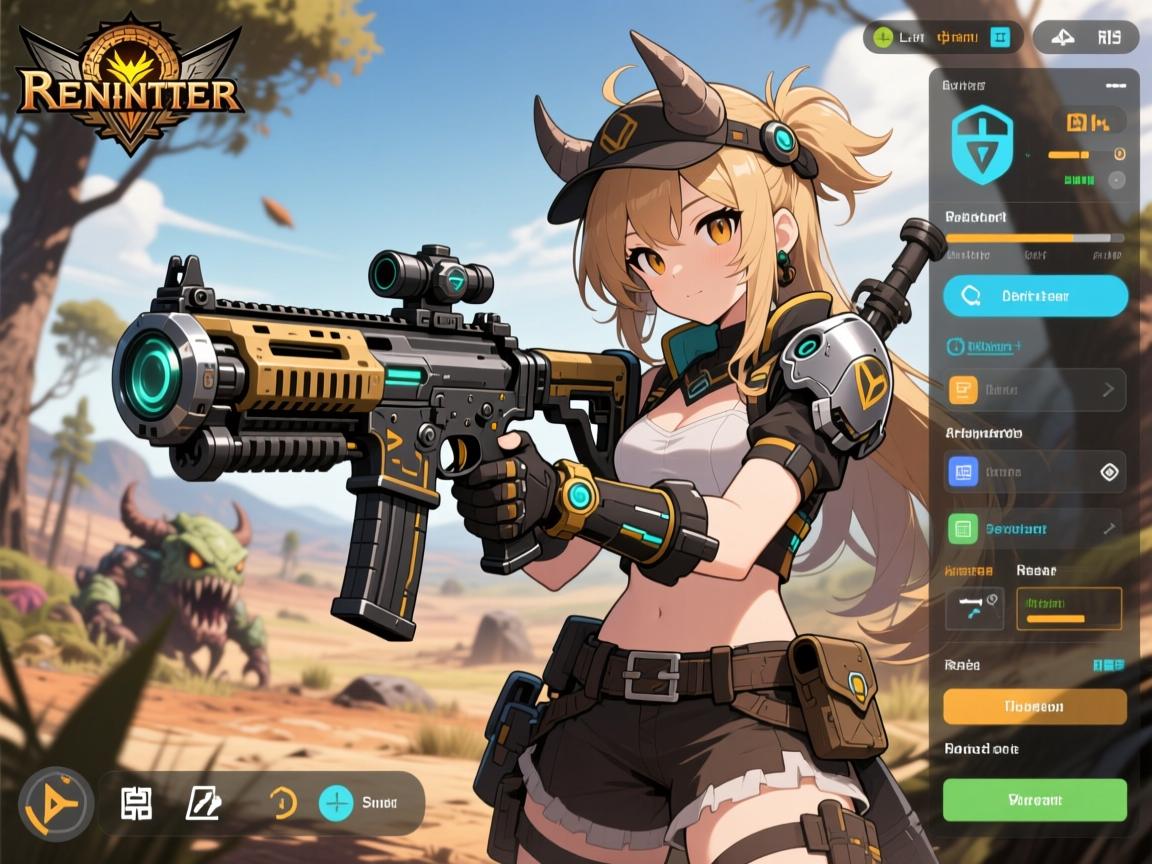Click the cyan underlined link with clock icon
Viewport: 1152px width, 864px height.
pos(984,346)
